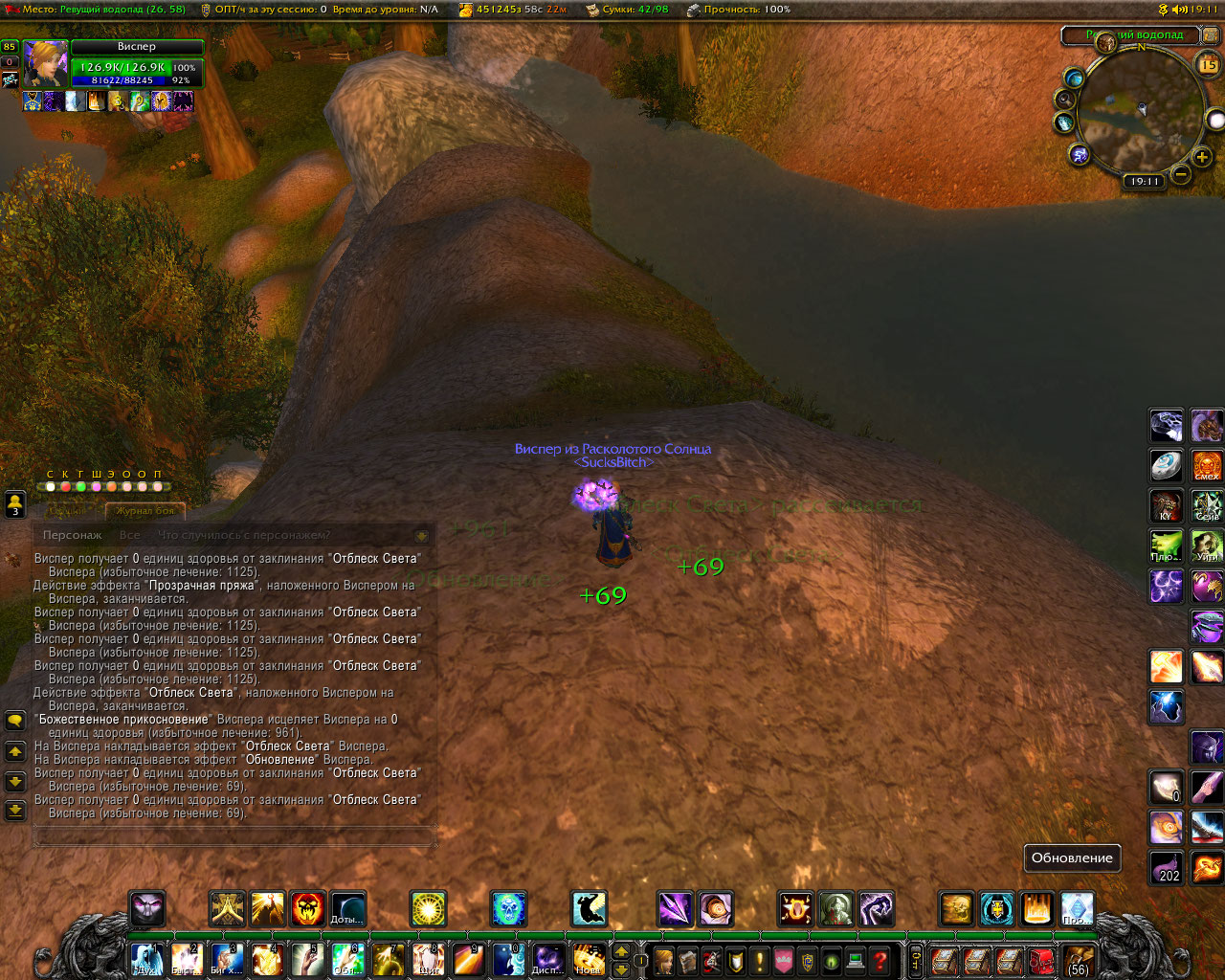Open the calendar showing day 15
The height and width of the screenshot is (980, 1225).
click(x=1208, y=65)
